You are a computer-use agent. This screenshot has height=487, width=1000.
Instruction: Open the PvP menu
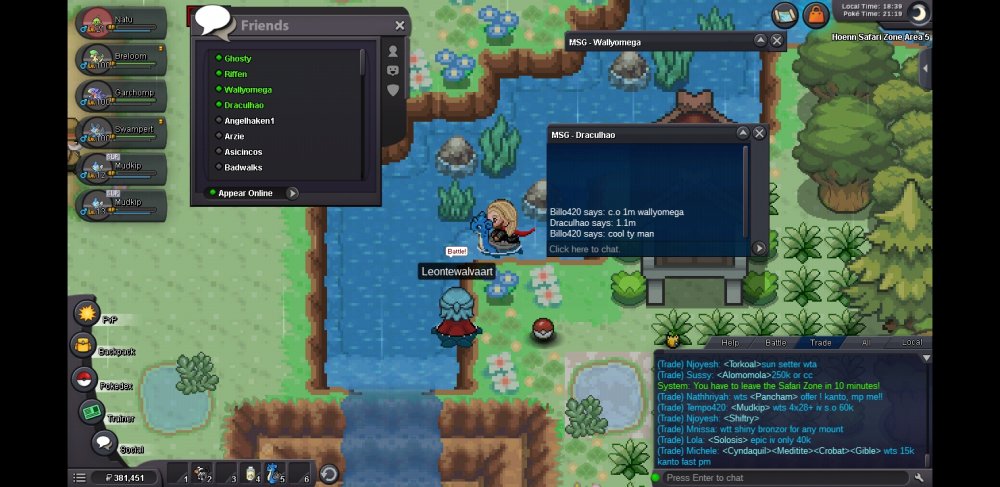pos(86,314)
